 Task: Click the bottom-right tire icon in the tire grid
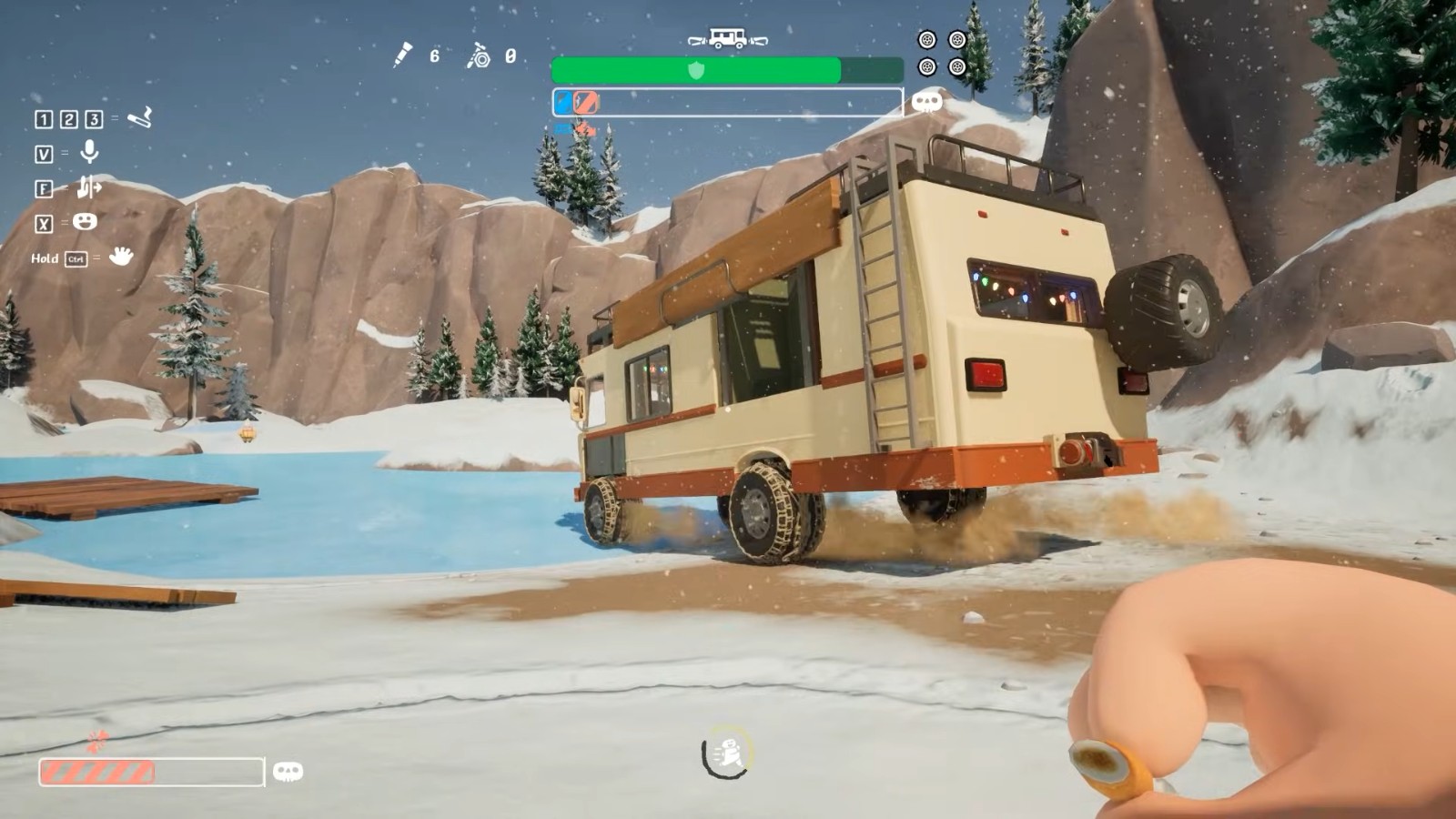(x=957, y=67)
